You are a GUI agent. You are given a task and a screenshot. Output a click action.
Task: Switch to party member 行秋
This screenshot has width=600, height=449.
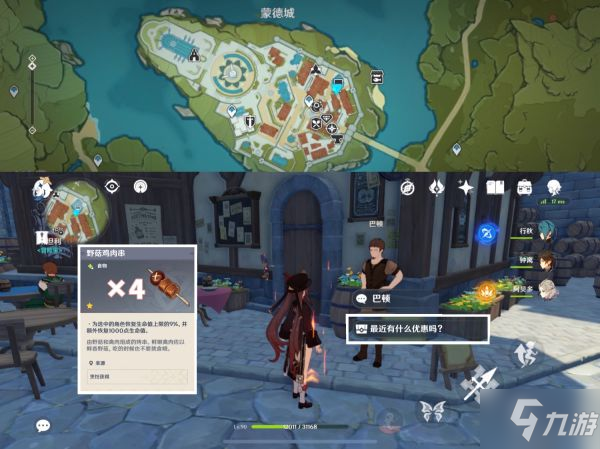[548, 232]
